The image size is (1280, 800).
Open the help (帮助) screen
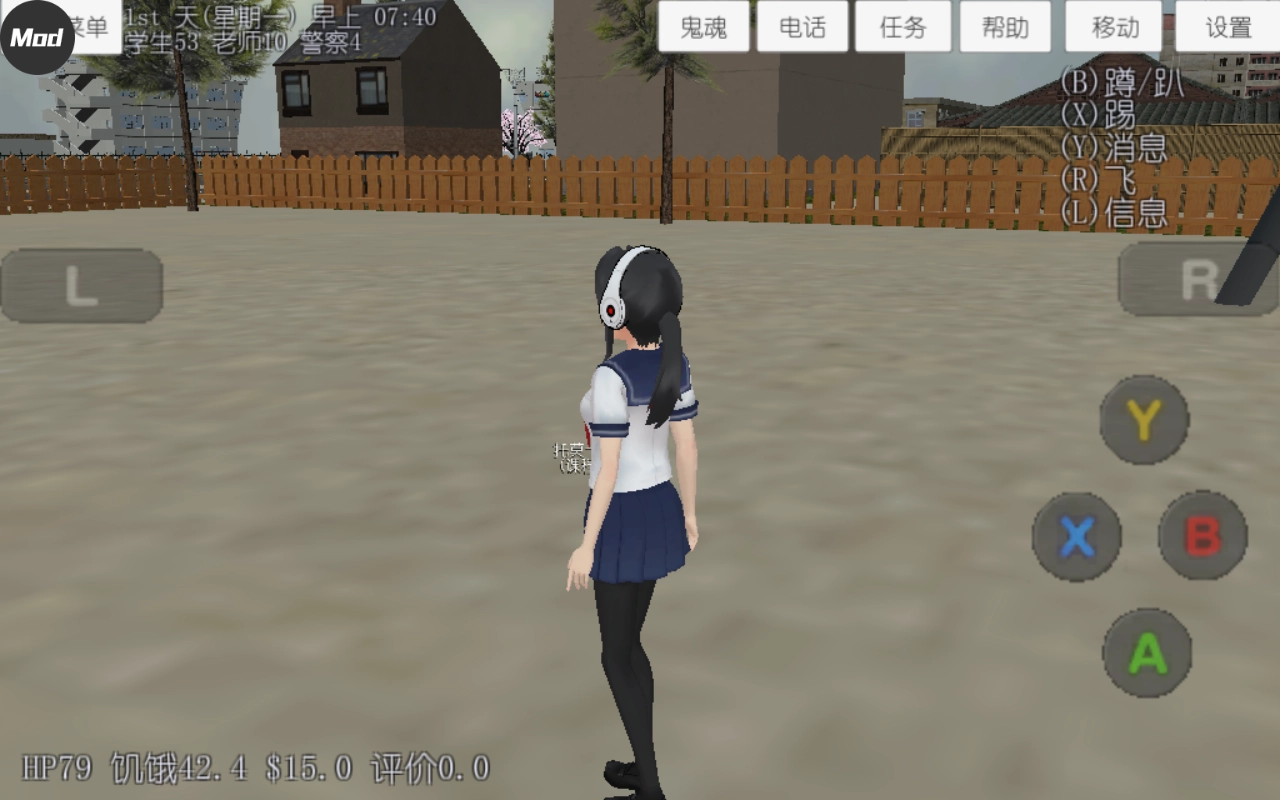tap(1005, 27)
